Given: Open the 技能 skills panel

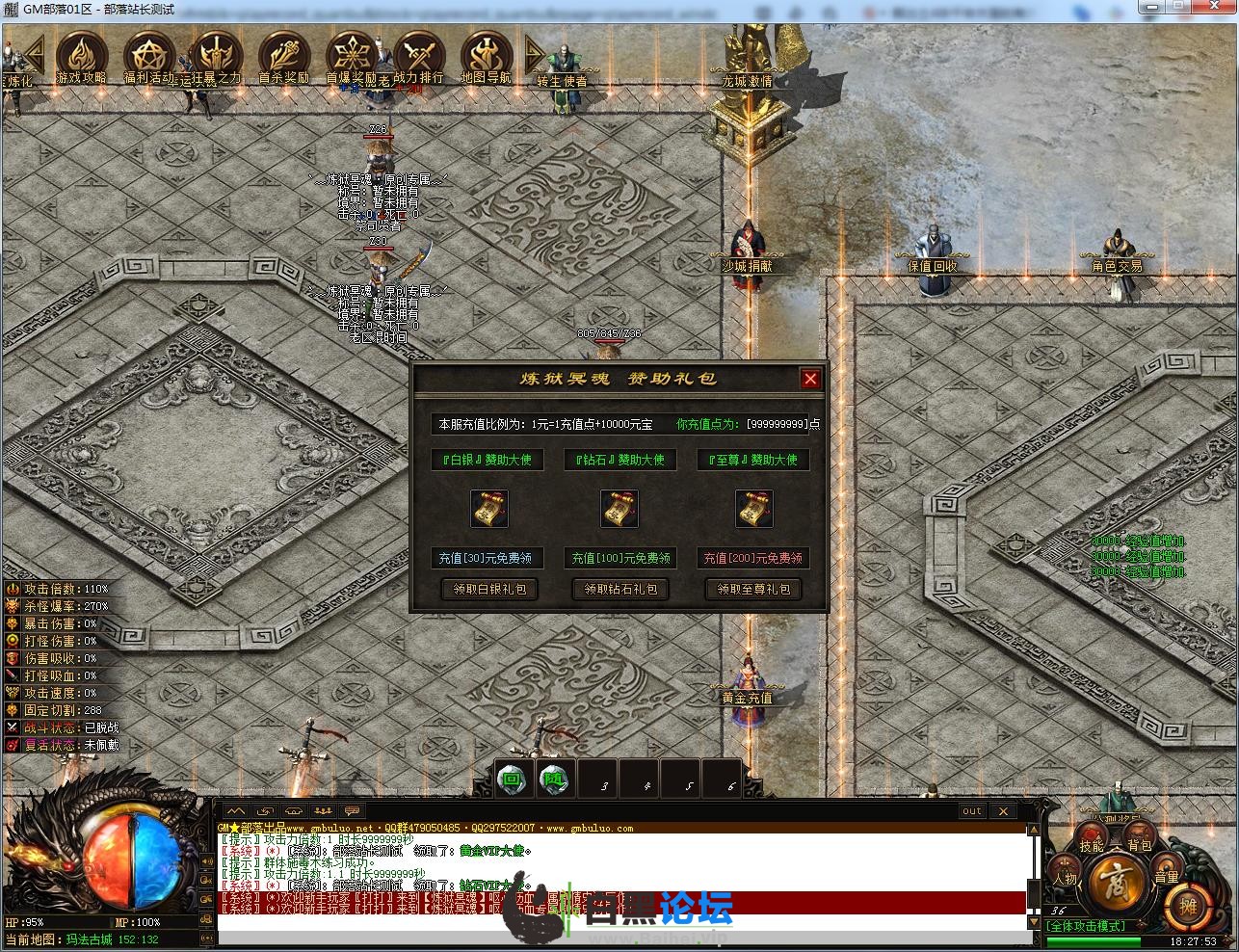Looking at the screenshot, I should point(1092,845).
